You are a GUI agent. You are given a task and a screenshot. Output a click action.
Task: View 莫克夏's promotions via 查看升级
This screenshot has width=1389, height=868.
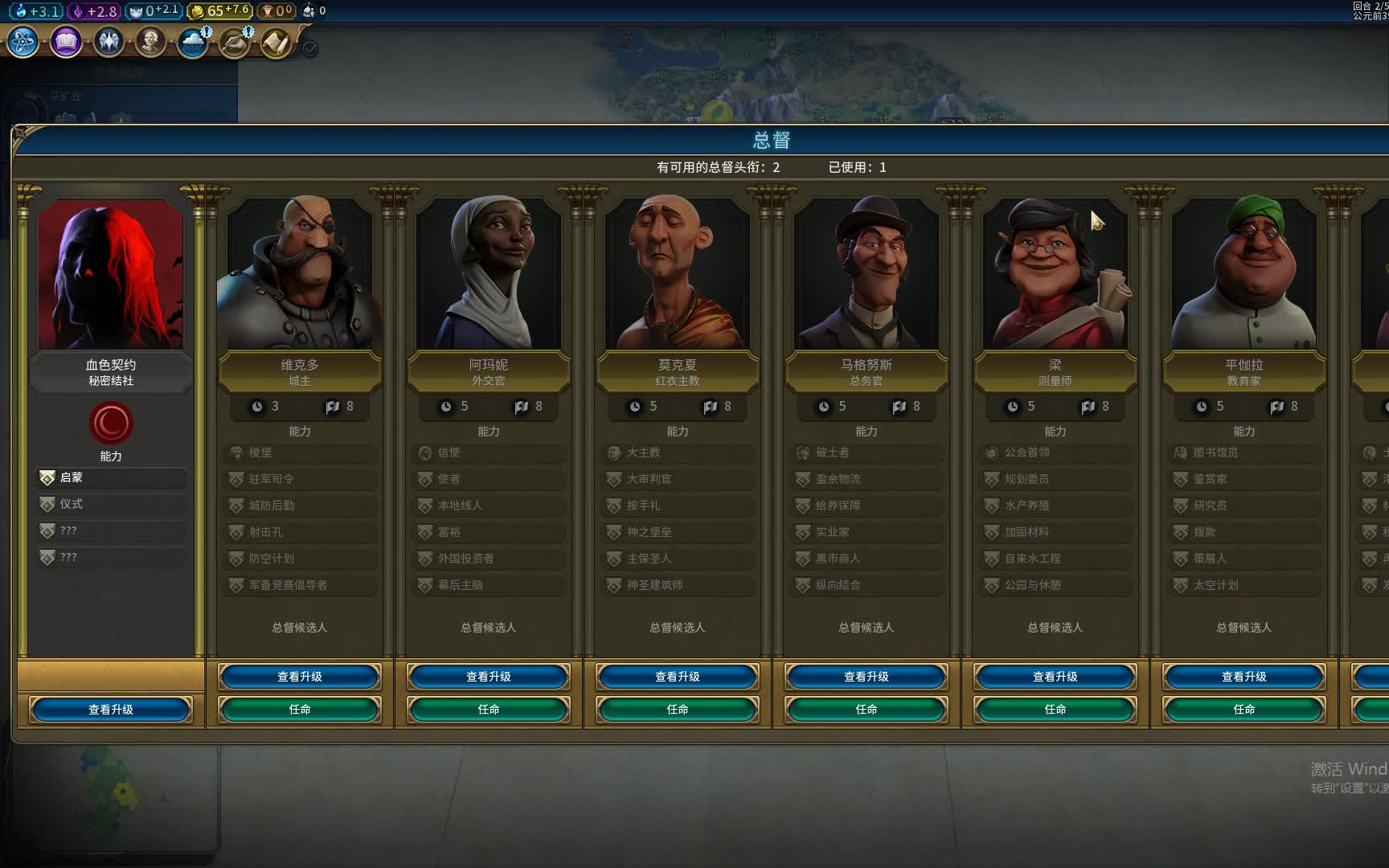677,677
